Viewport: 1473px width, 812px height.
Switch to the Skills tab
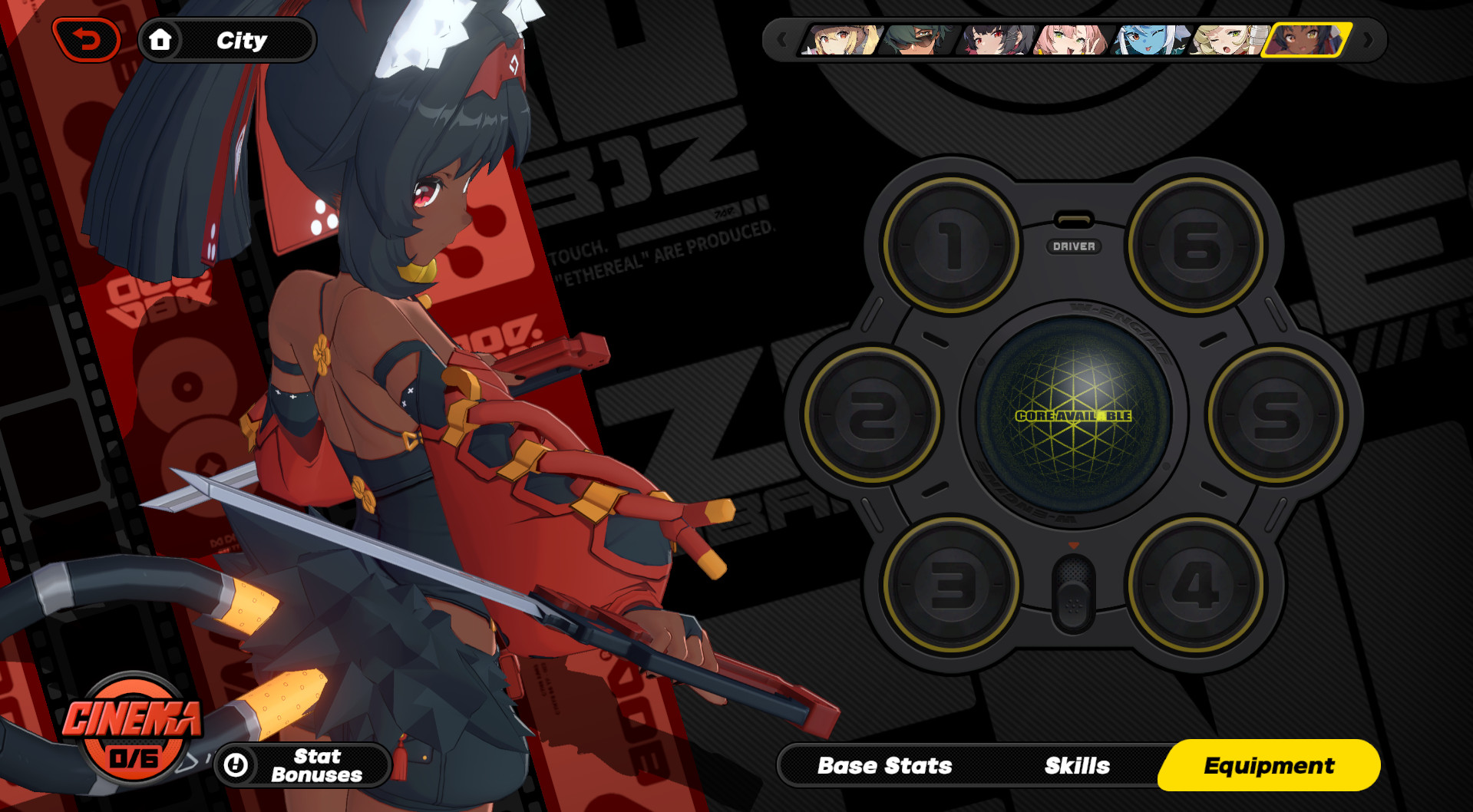(1076, 764)
